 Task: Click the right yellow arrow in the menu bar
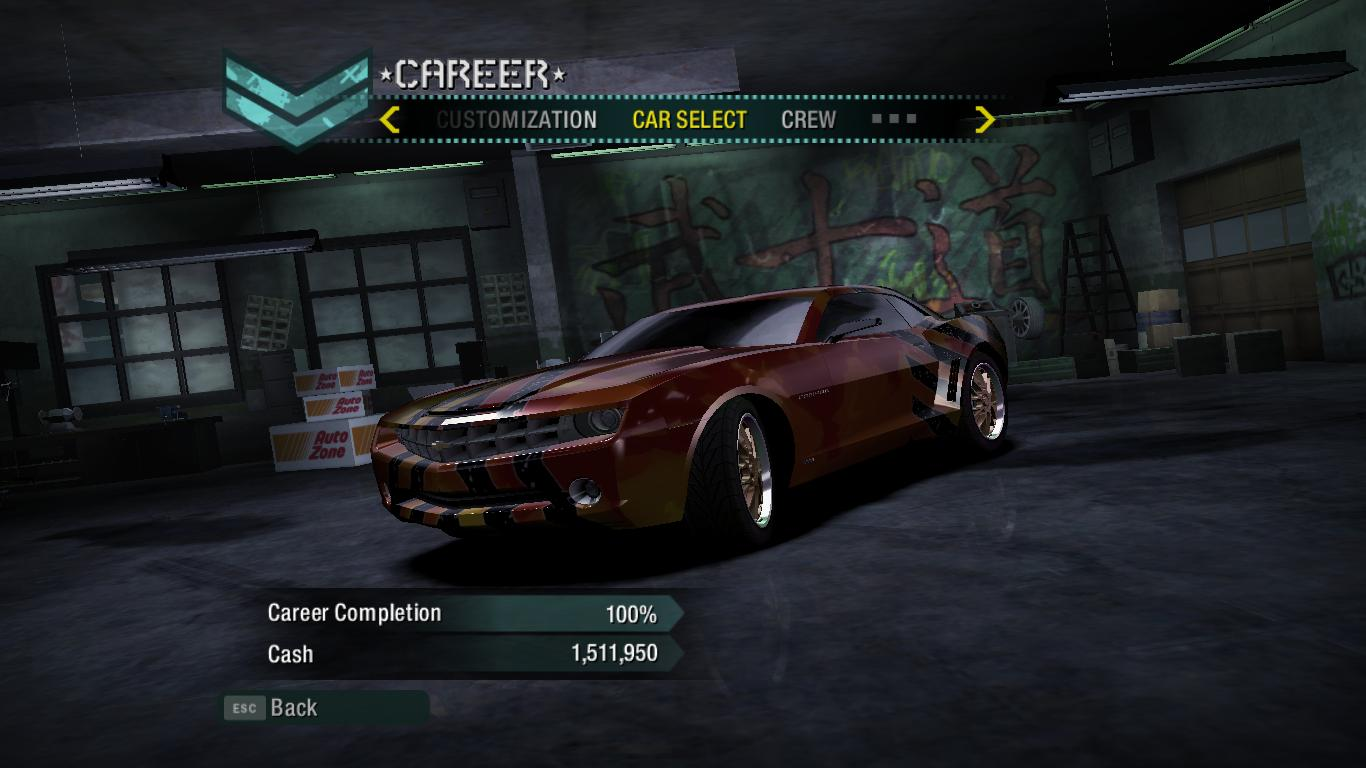[x=985, y=120]
